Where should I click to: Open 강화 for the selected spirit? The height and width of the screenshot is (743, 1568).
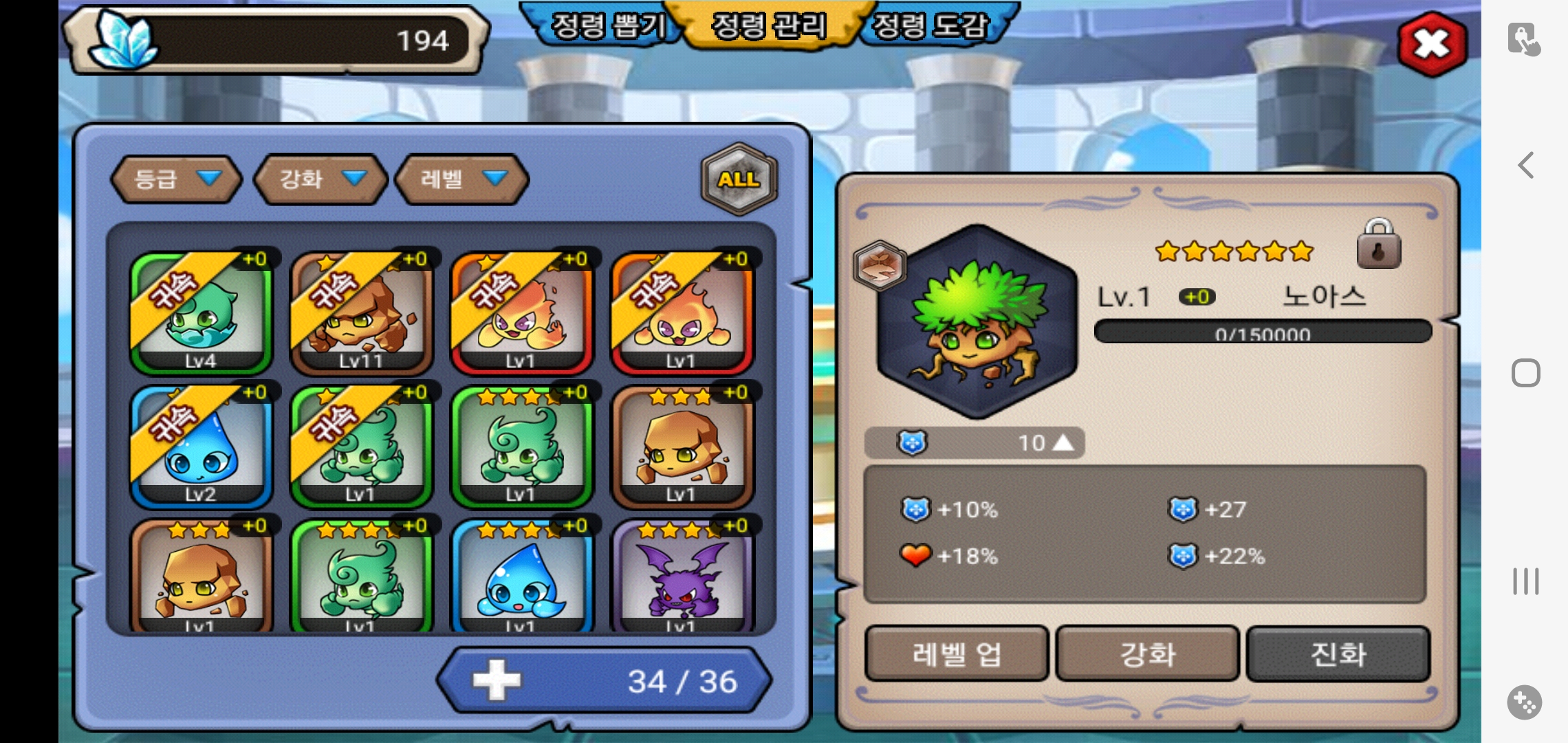point(1147,654)
